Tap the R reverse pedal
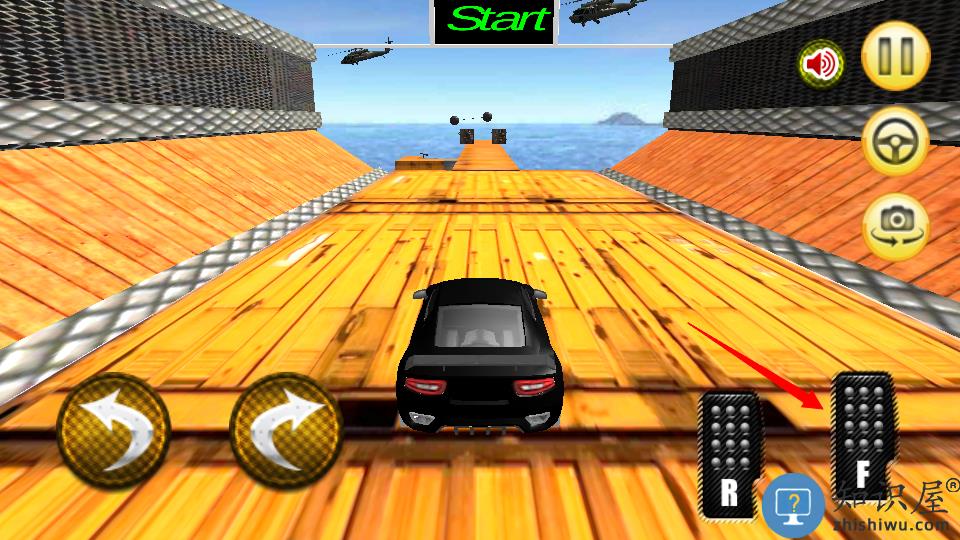Screen dimensions: 960x540 click(730, 455)
